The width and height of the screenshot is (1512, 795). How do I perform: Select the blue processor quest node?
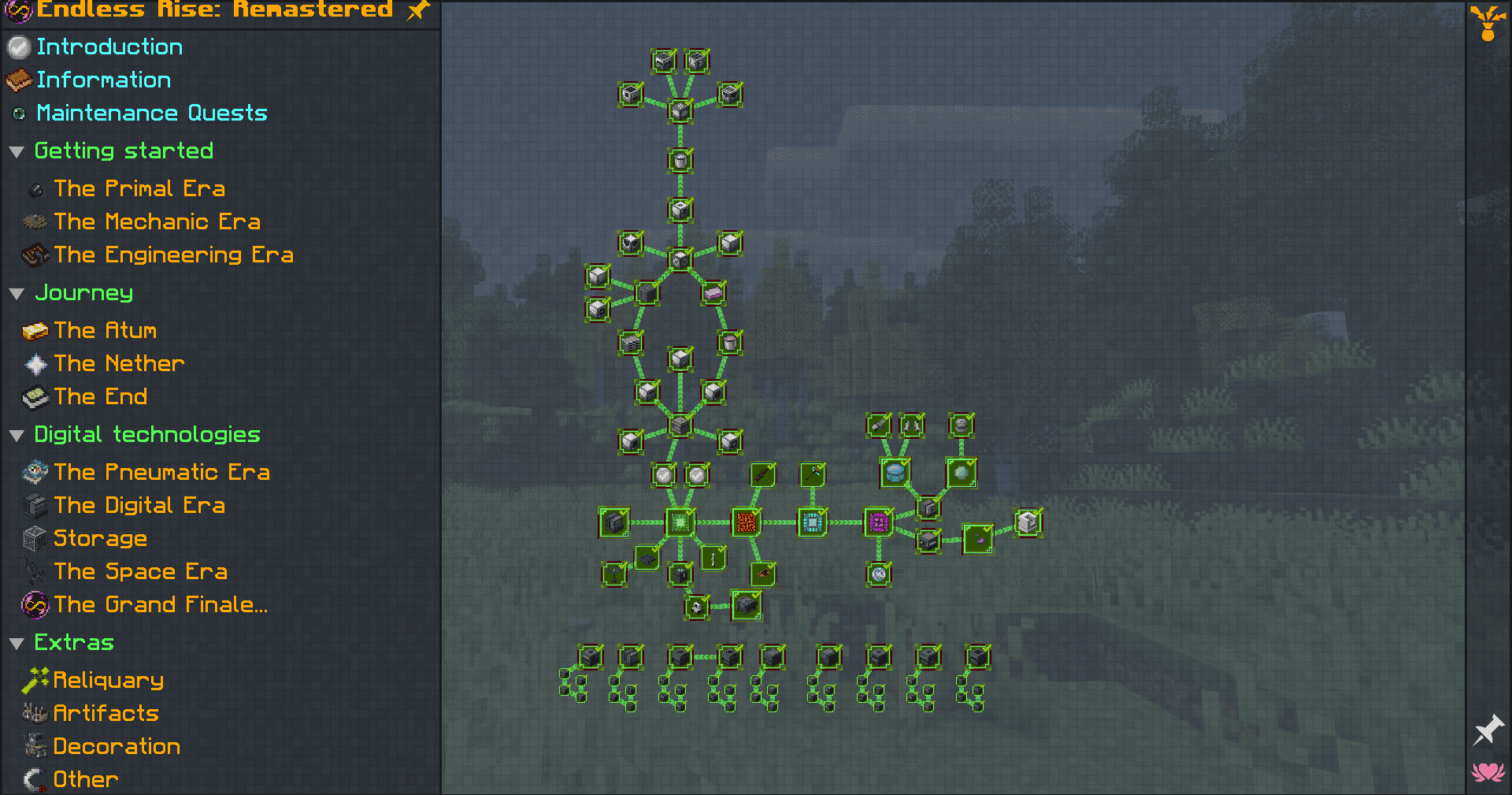point(812,522)
